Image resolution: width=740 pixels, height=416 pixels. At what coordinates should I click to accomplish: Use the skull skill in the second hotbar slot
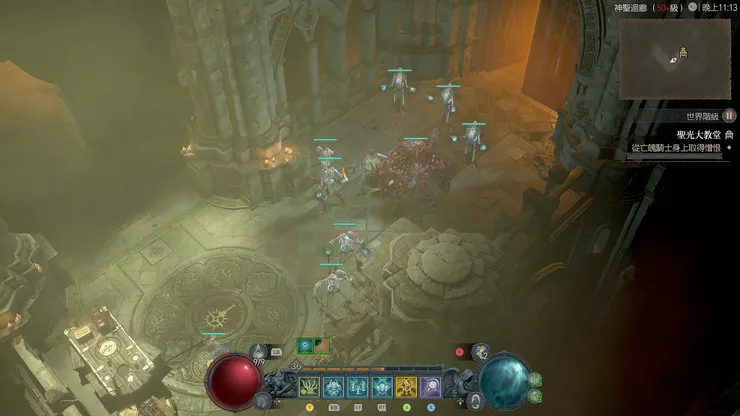pos(334,386)
